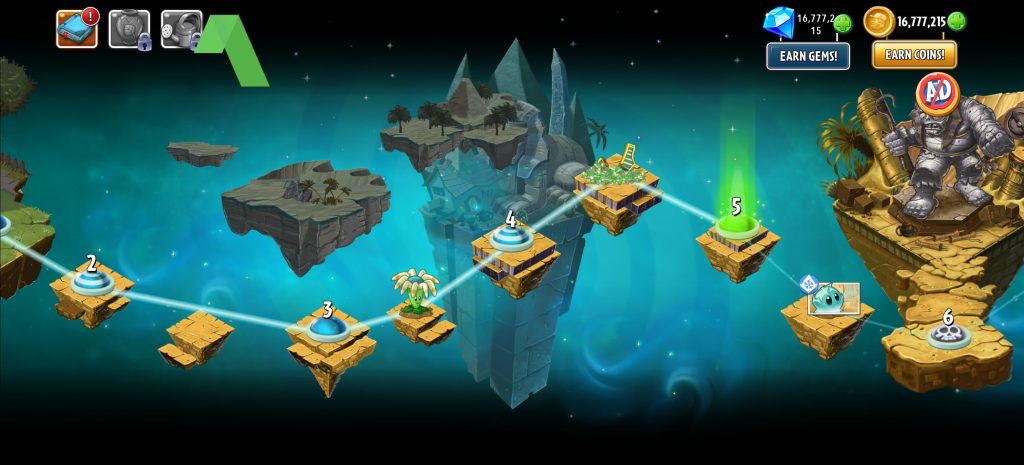Select the level 6 node
1024x465 pixels.
945,335
